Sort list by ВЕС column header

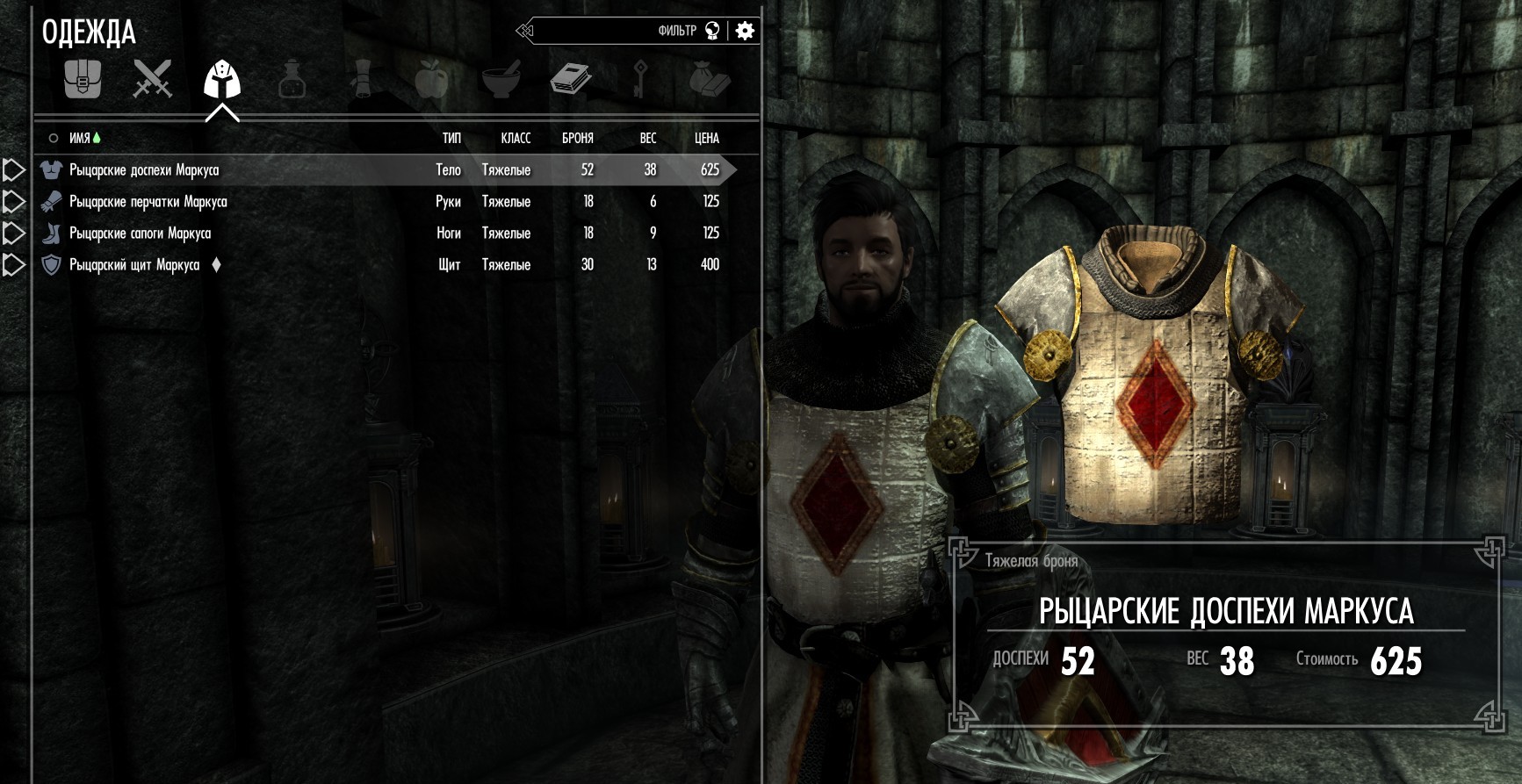pyautogui.click(x=648, y=139)
